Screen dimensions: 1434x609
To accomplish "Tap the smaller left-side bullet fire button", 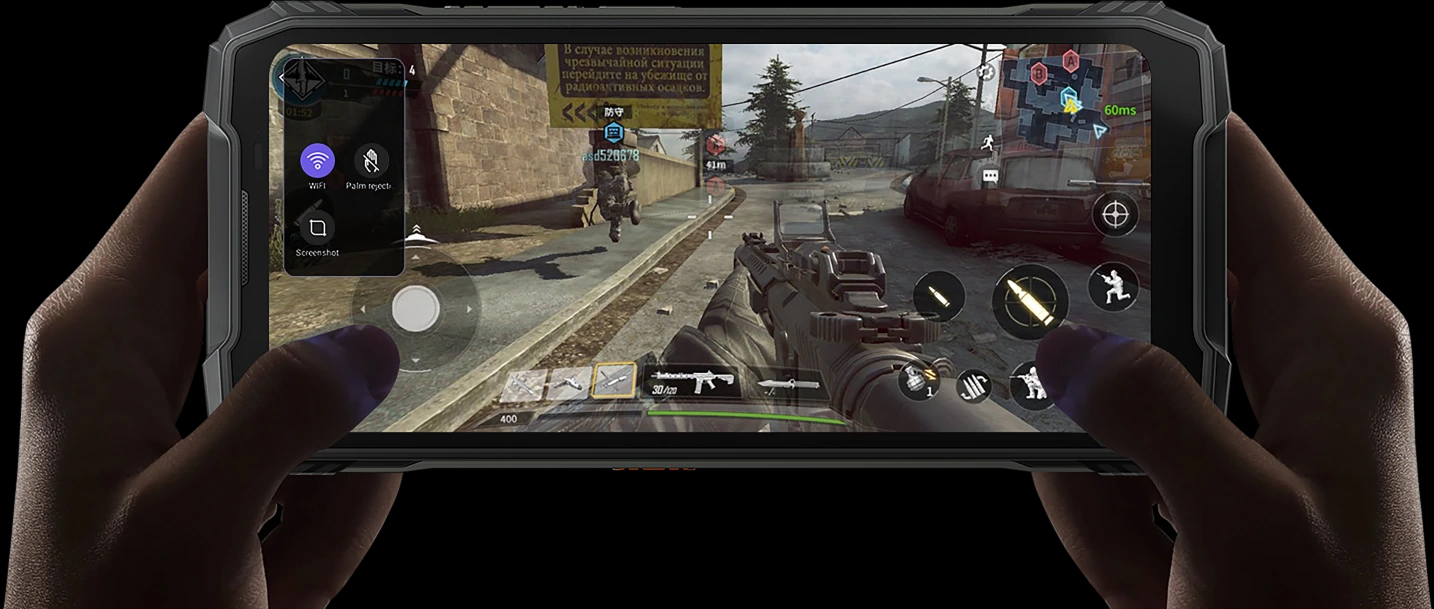I will point(939,297).
